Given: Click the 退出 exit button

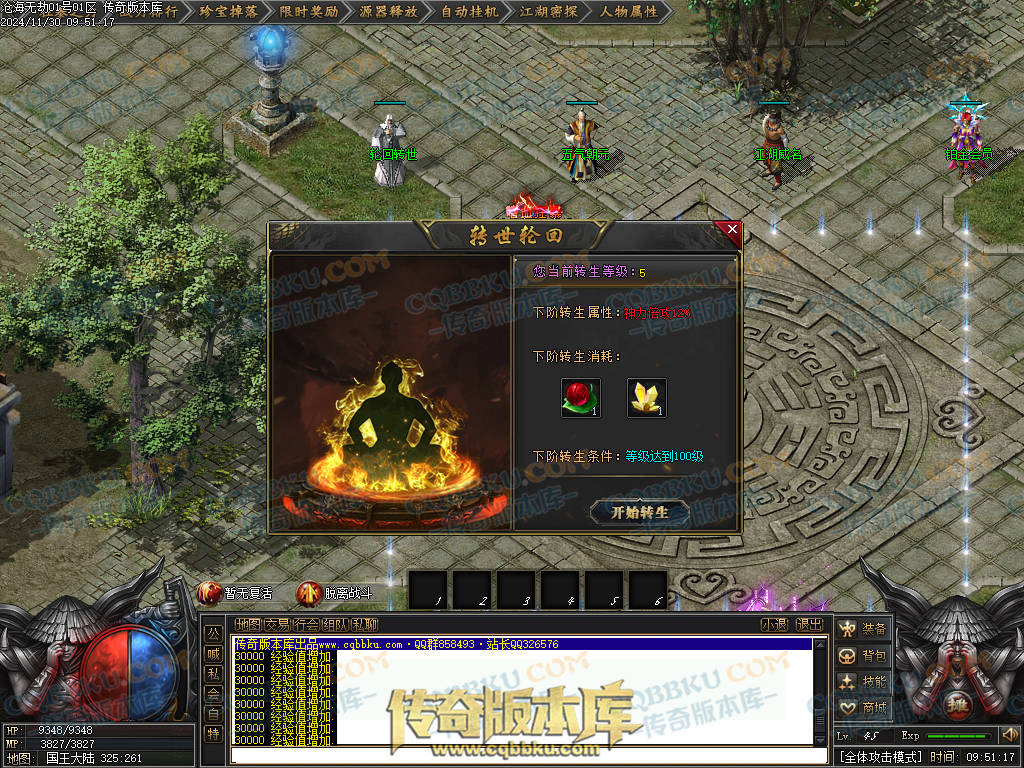Looking at the screenshot, I should click(810, 625).
